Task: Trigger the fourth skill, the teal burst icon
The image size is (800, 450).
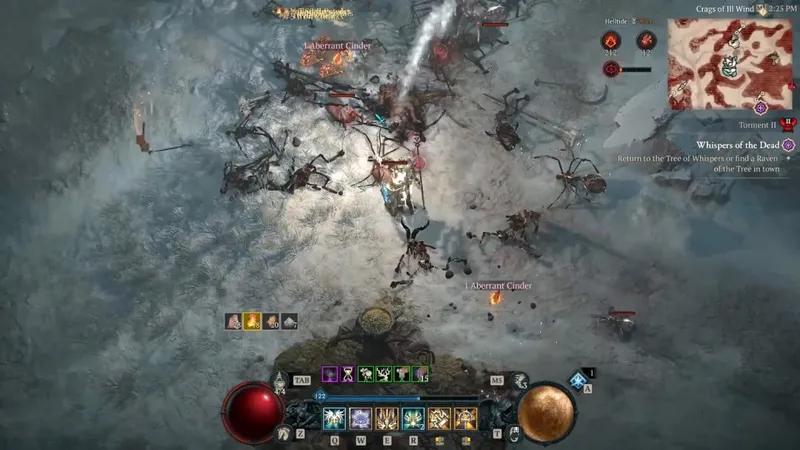Action: click(x=413, y=418)
